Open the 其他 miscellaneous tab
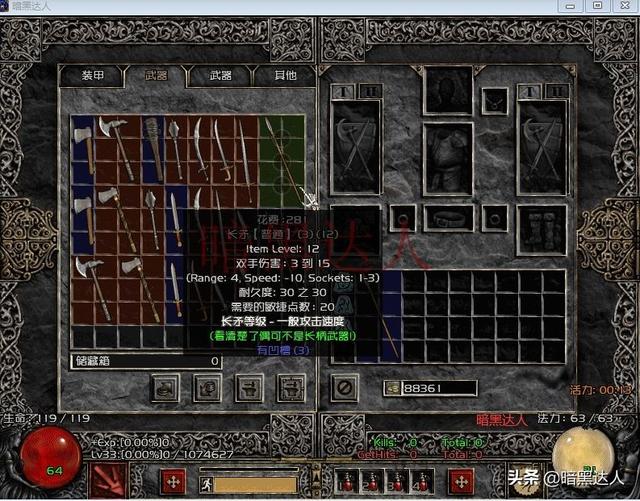 (284, 76)
